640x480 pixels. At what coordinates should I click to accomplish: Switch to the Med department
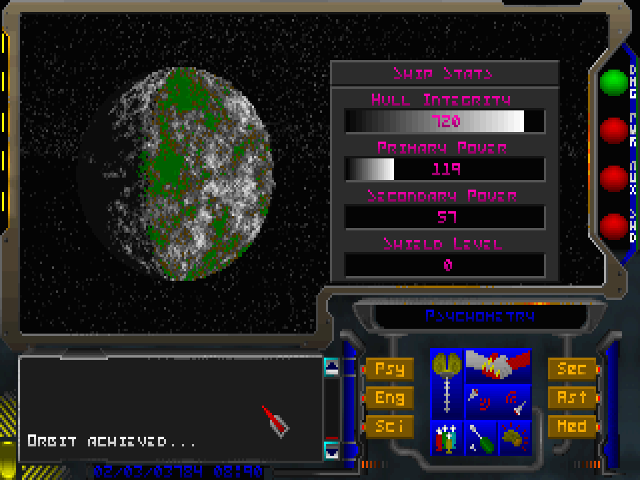click(571, 427)
